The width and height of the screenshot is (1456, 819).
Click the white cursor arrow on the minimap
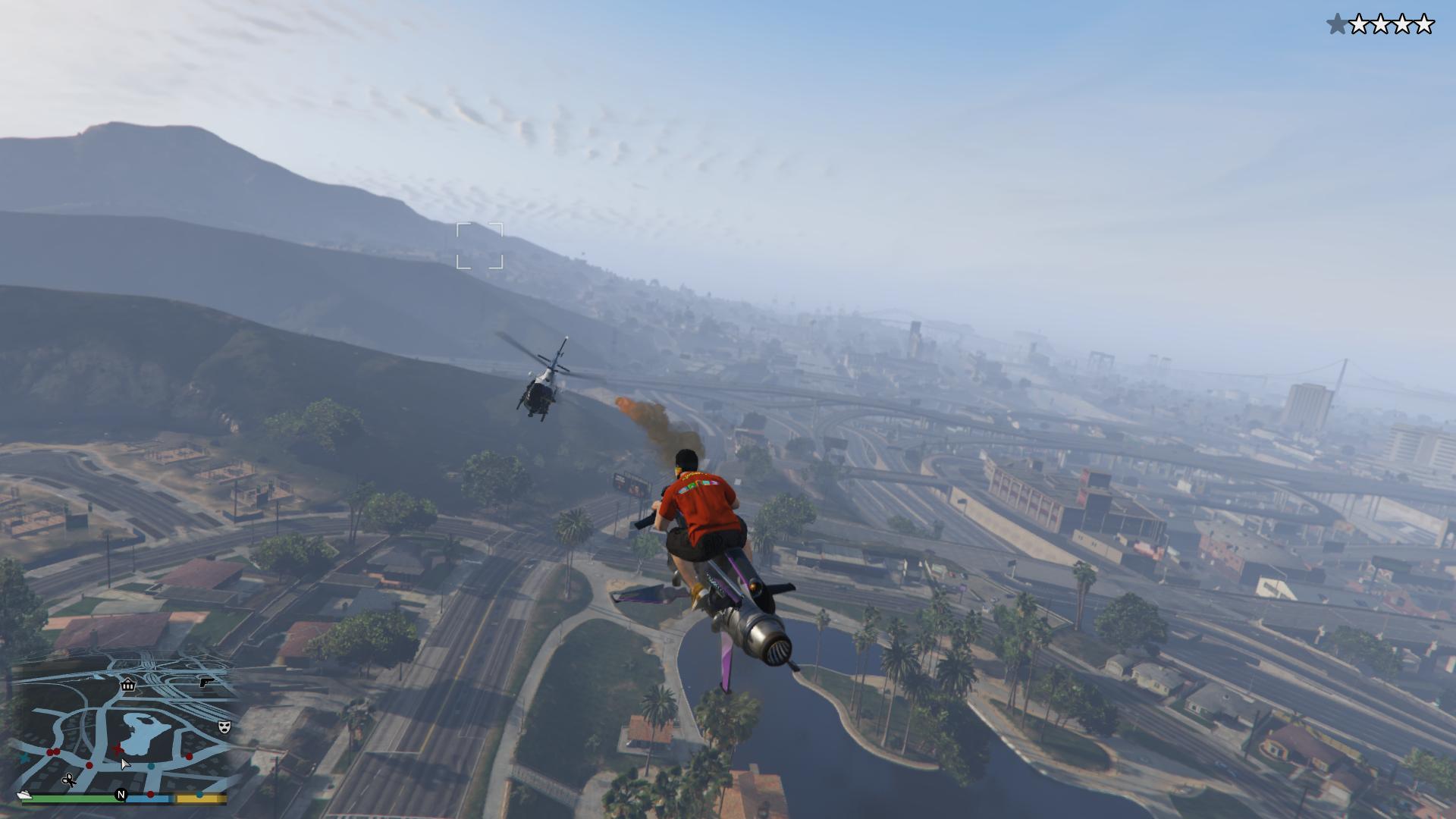tap(124, 764)
